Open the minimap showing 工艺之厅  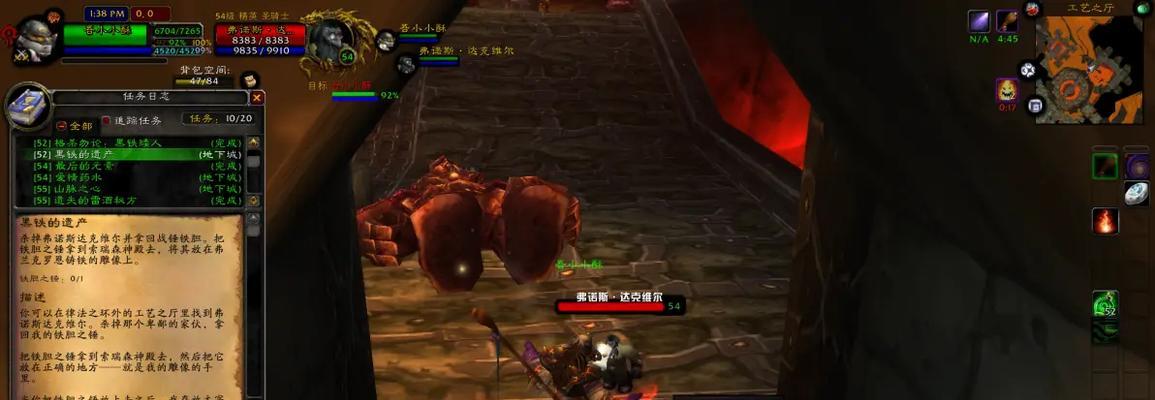[1088, 68]
